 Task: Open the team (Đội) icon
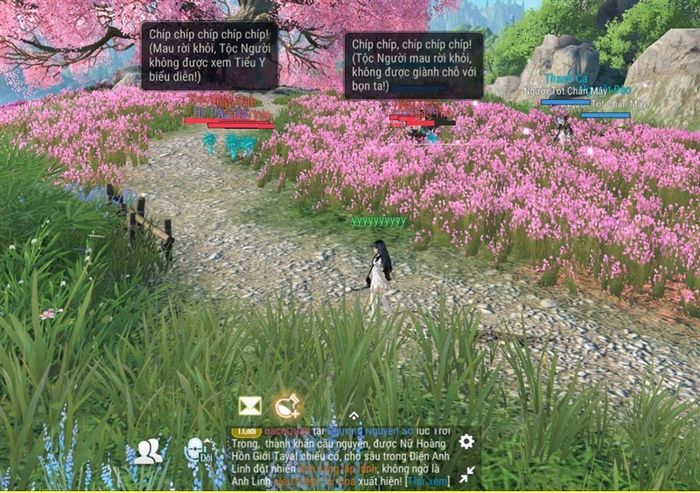click(195, 451)
